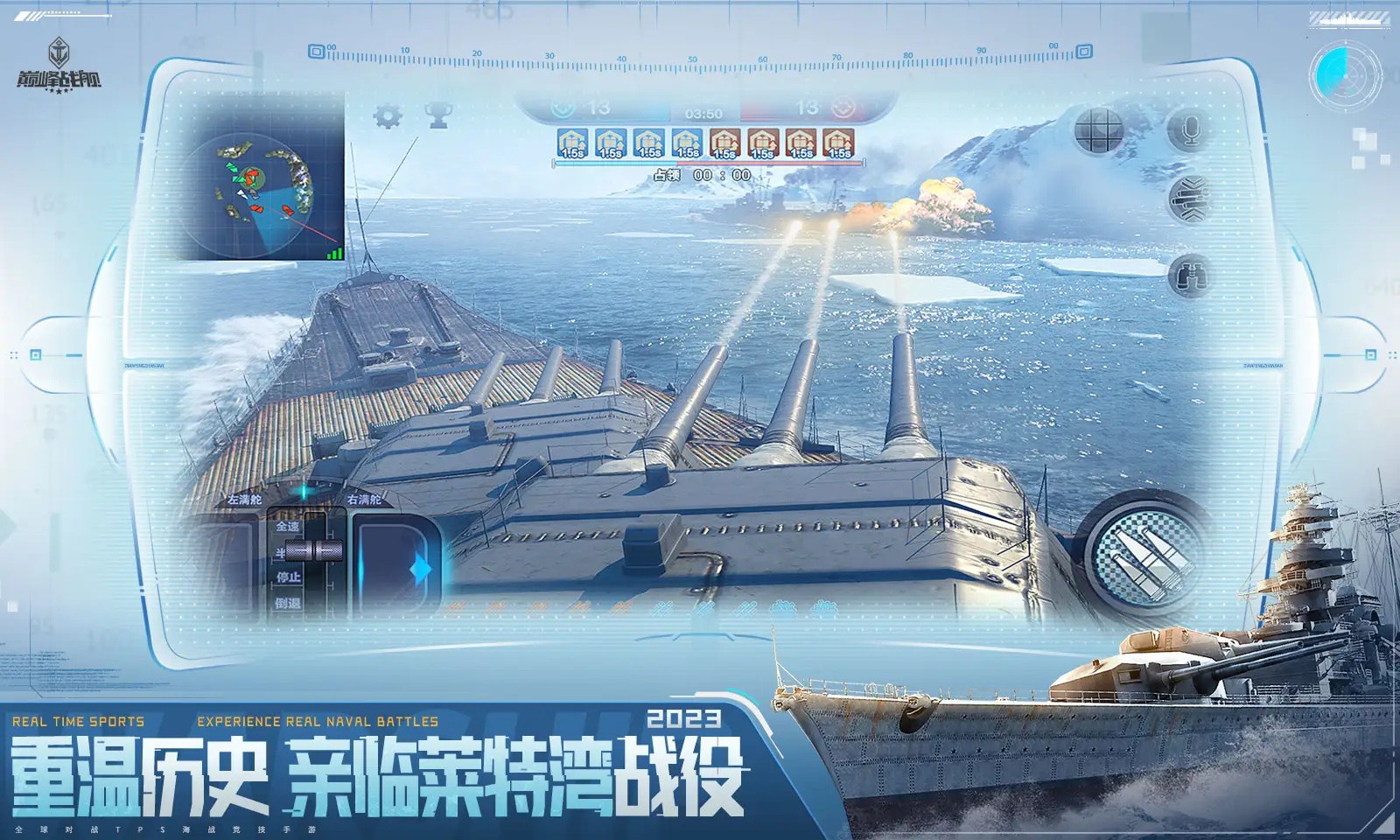
Task: Set throttle to 停止 stop position
Action: (288, 576)
